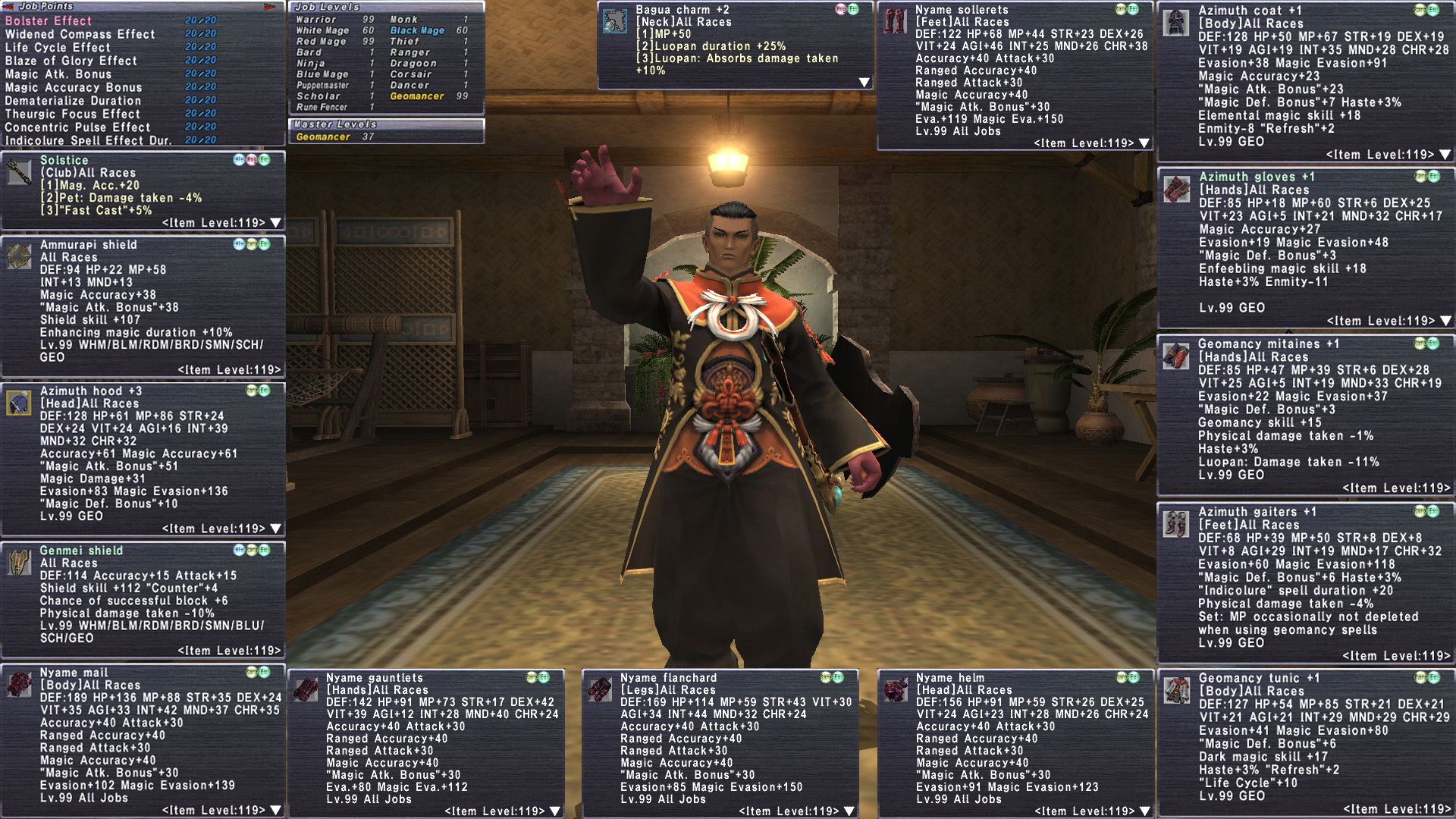Click the Nyame gauntlets item icon
1456x819 pixels.
(305, 690)
